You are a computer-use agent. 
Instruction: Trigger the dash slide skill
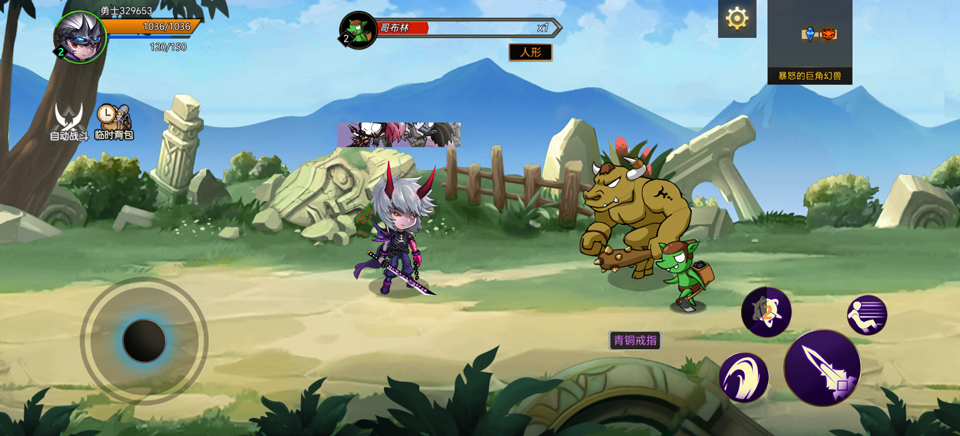867,315
